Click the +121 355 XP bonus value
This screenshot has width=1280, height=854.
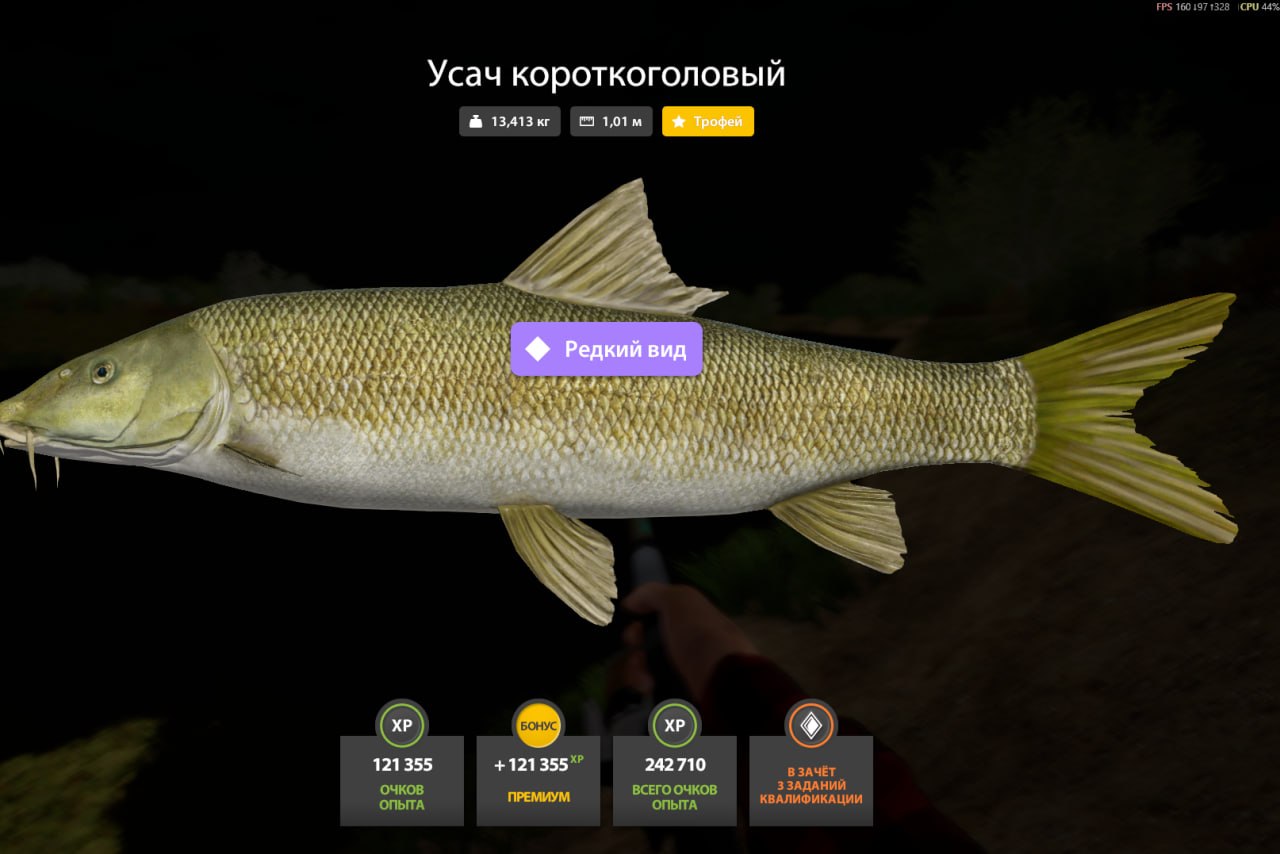[538, 764]
